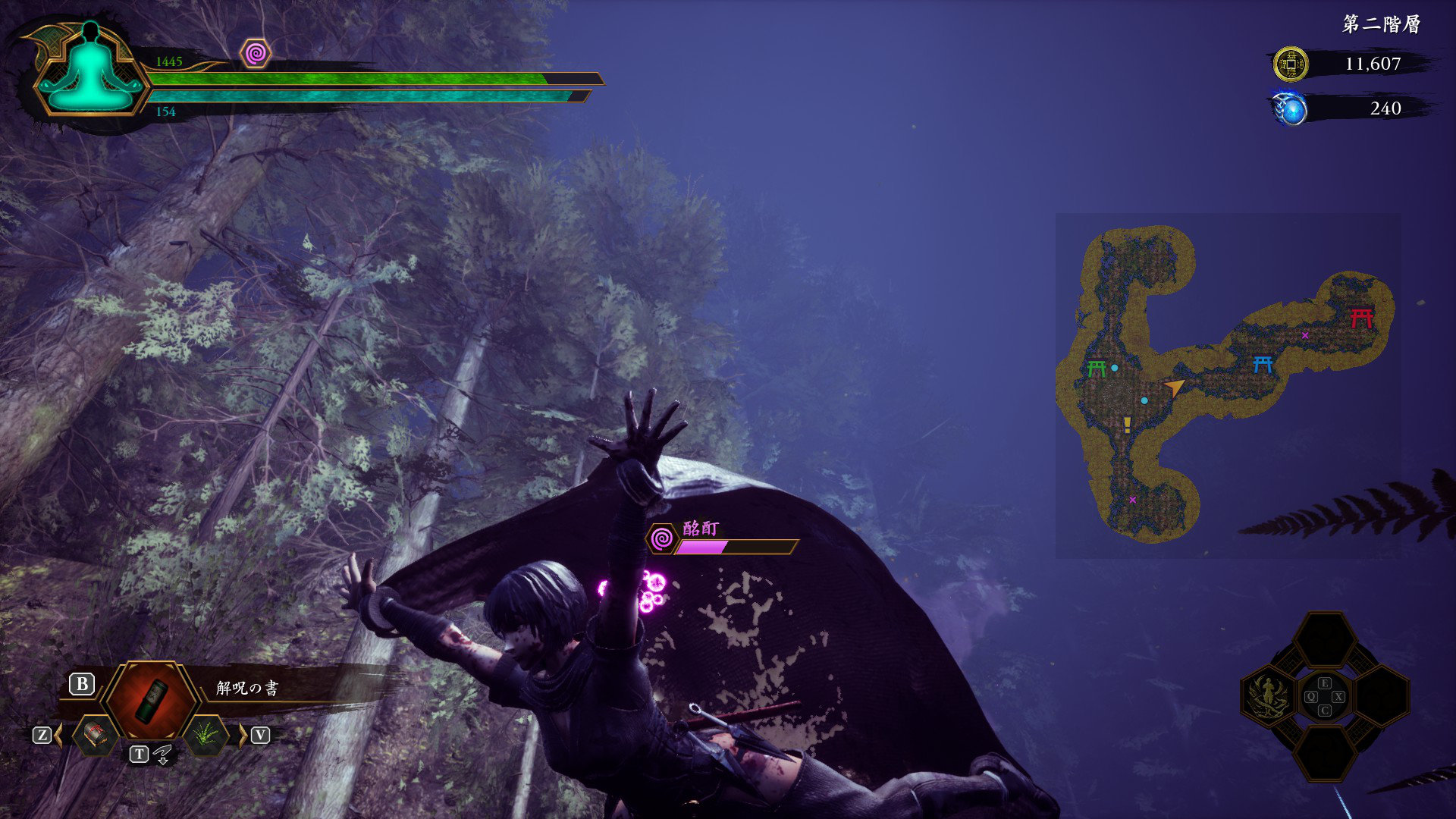Click the gold coin currency icon
Viewport: 1456px width, 819px height.
pos(1290,64)
